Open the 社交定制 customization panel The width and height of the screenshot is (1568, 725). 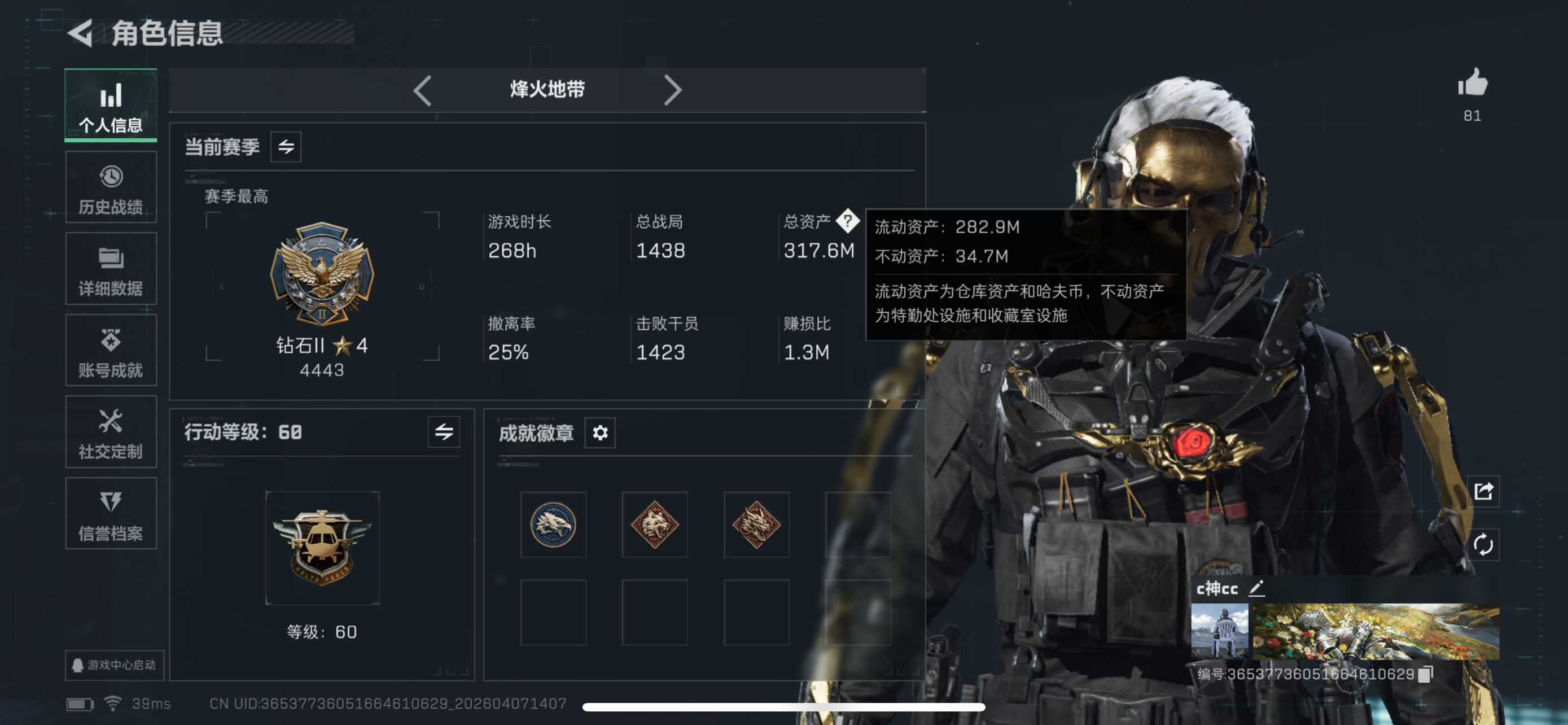pos(111,432)
